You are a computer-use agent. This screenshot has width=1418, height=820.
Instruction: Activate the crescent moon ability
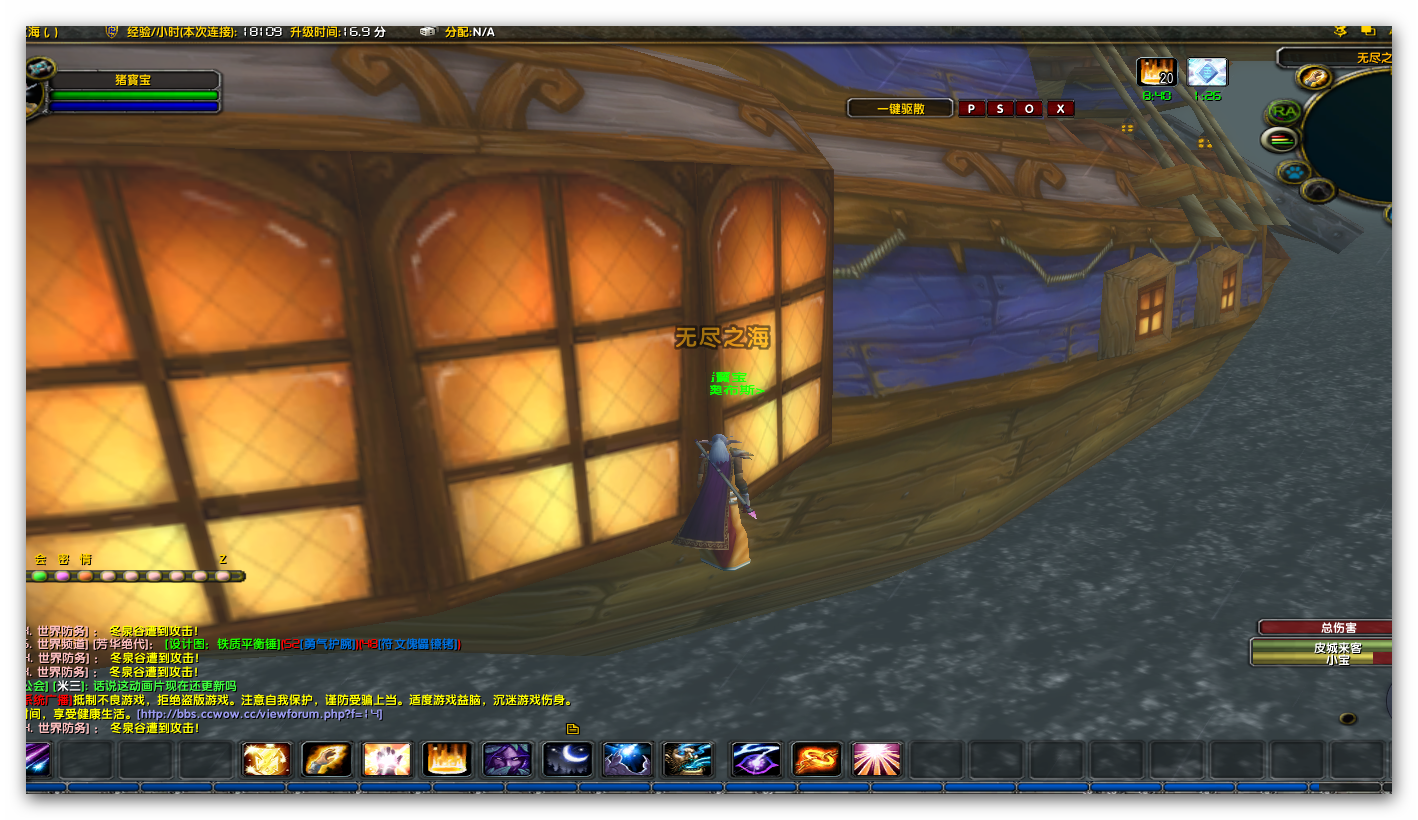tap(567, 760)
